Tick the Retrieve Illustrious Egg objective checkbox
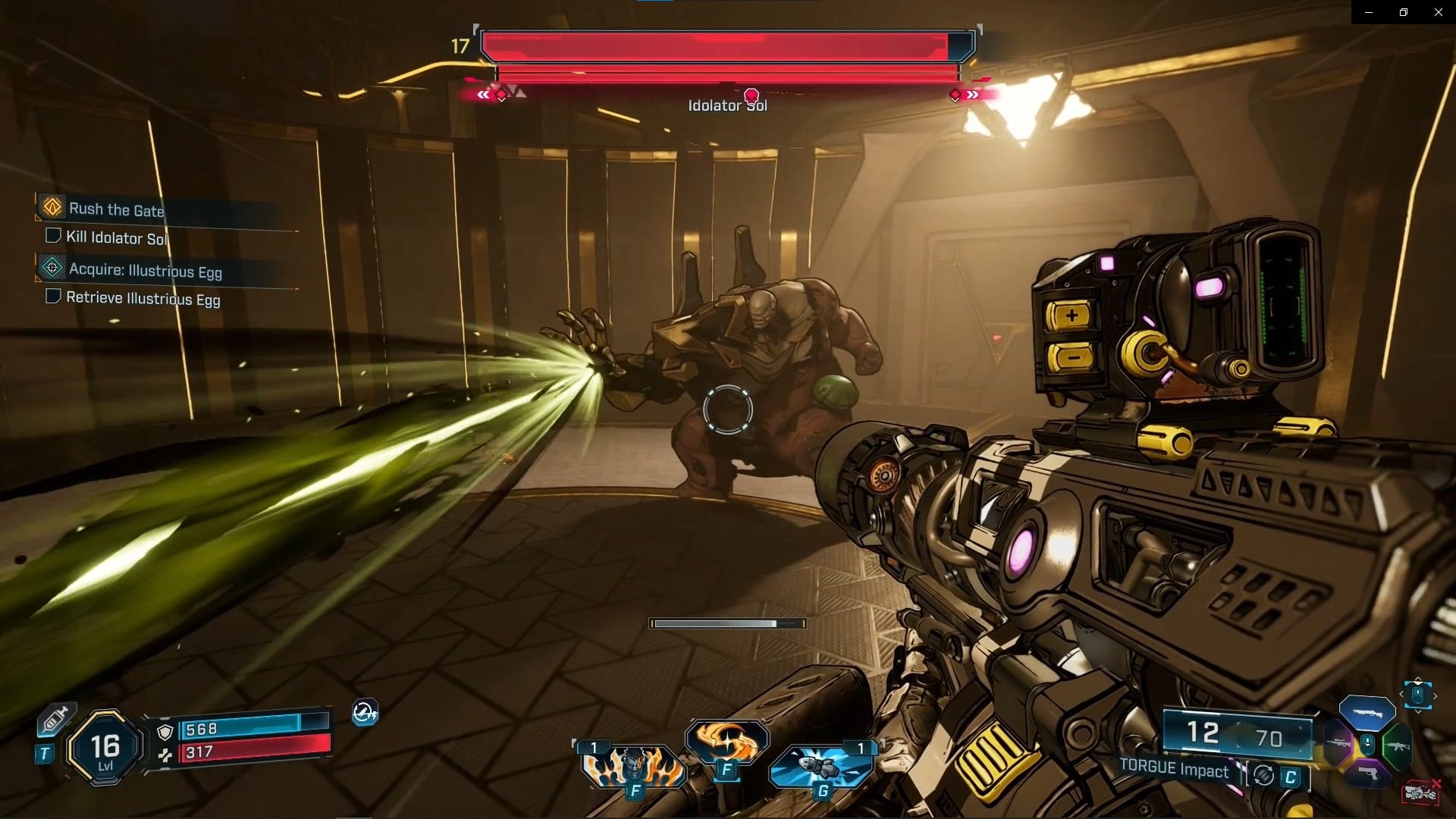 53,297
